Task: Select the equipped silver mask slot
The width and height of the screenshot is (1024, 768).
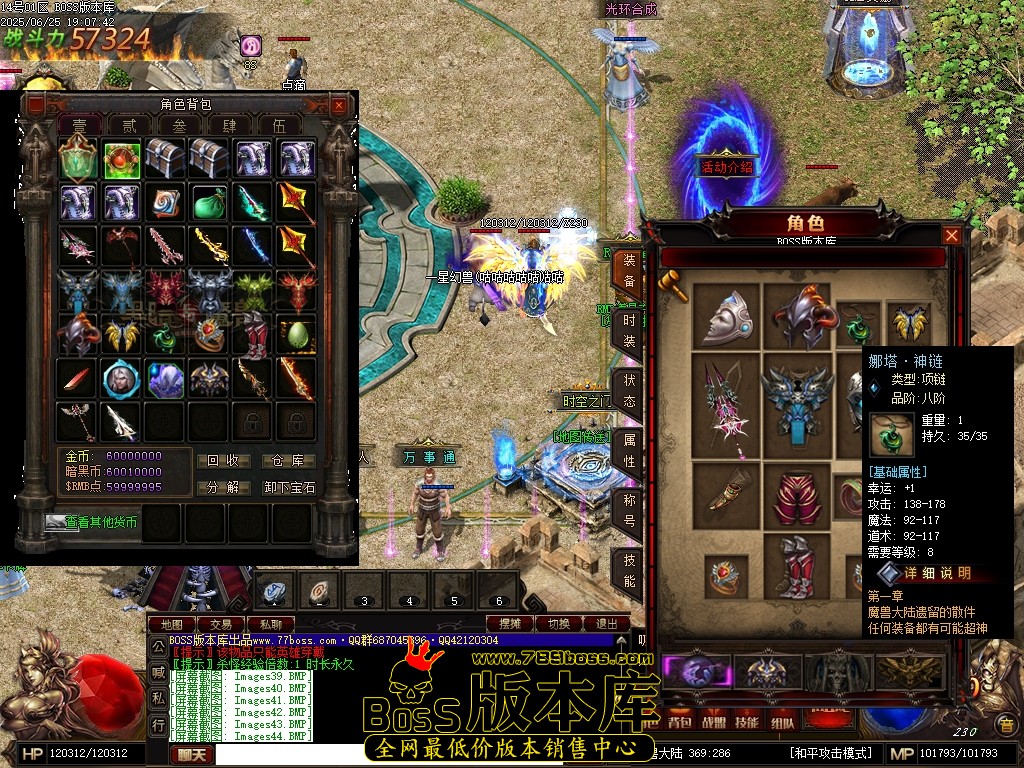Action: tap(727, 316)
